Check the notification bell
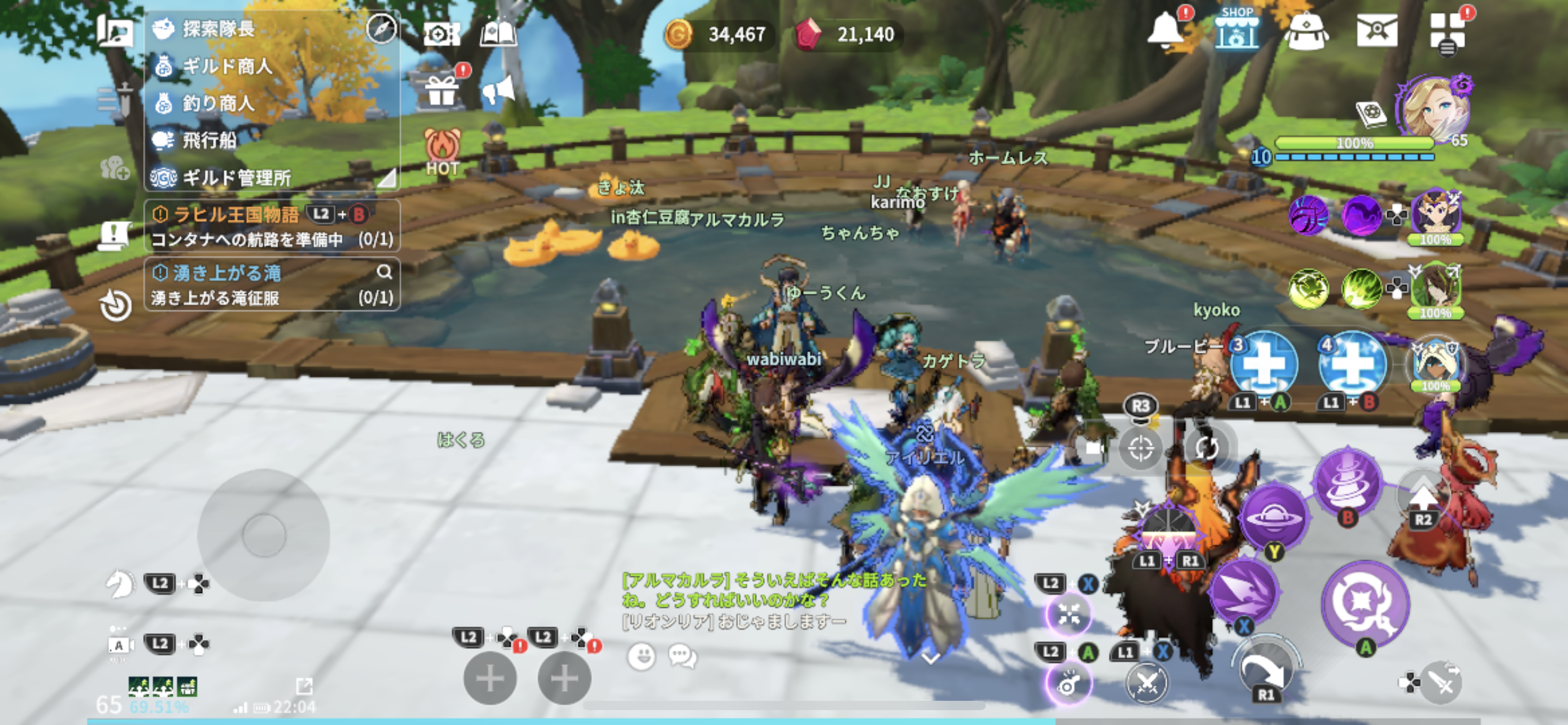Image resolution: width=1568 pixels, height=725 pixels. pos(1165,30)
